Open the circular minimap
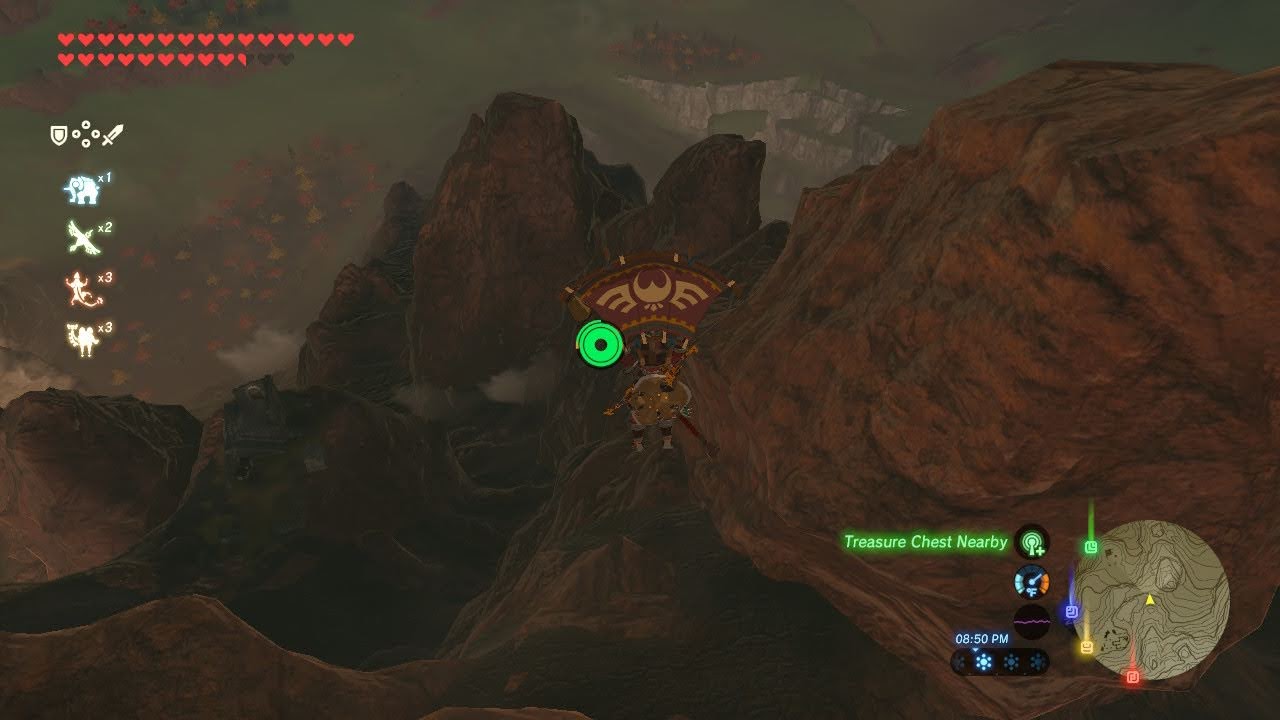The height and width of the screenshot is (720, 1280). [1158, 600]
